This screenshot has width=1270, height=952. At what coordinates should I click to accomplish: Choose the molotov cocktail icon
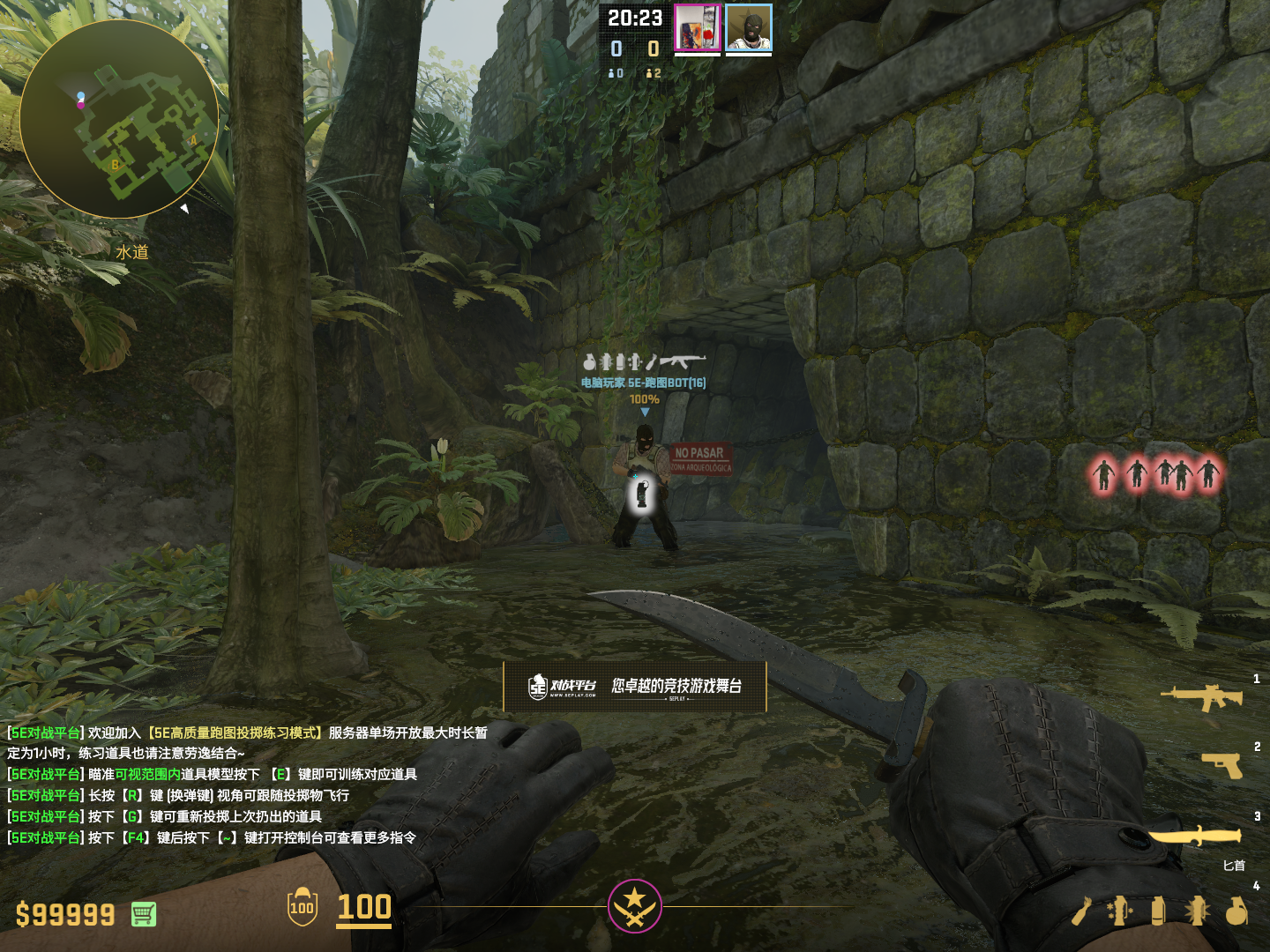point(1081,911)
